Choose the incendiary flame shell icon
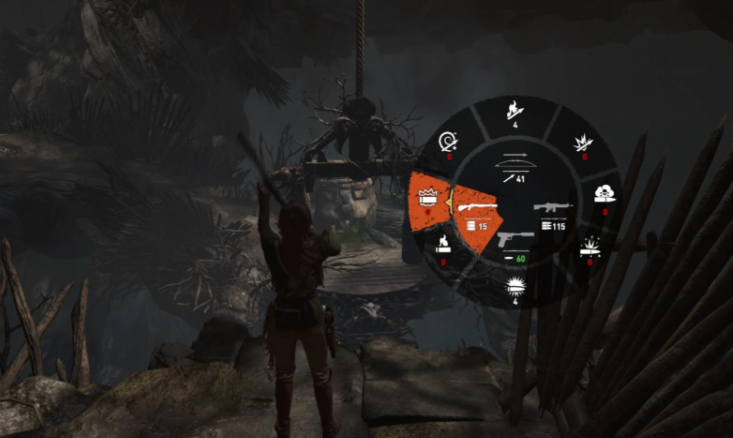Image resolution: width=733 pixels, height=438 pixels. pos(443,245)
